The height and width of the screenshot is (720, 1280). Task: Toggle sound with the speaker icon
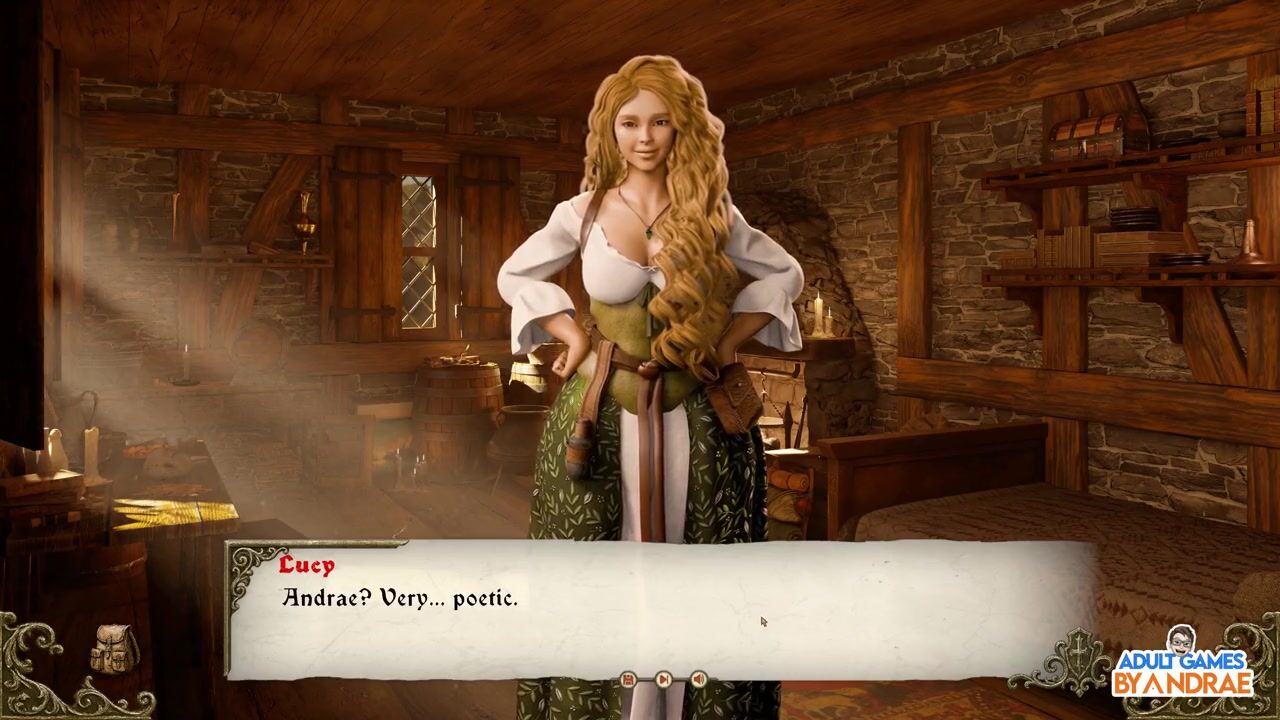pyautogui.click(x=698, y=680)
